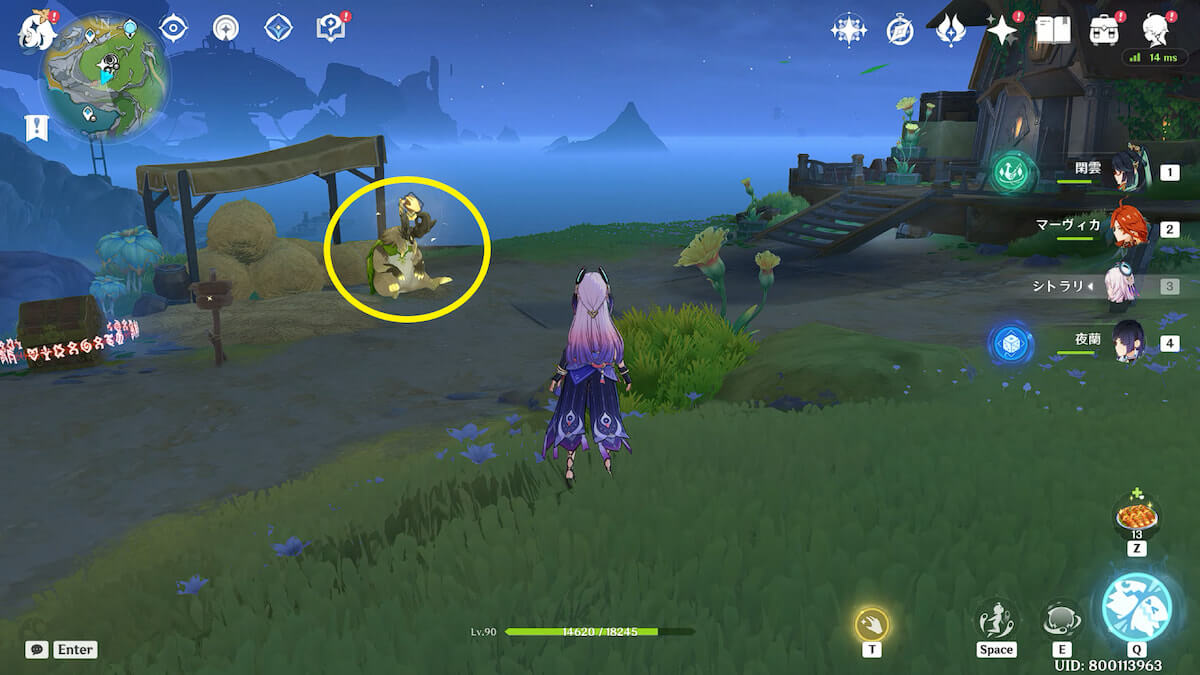Open the map from the circular minimap

(104, 77)
